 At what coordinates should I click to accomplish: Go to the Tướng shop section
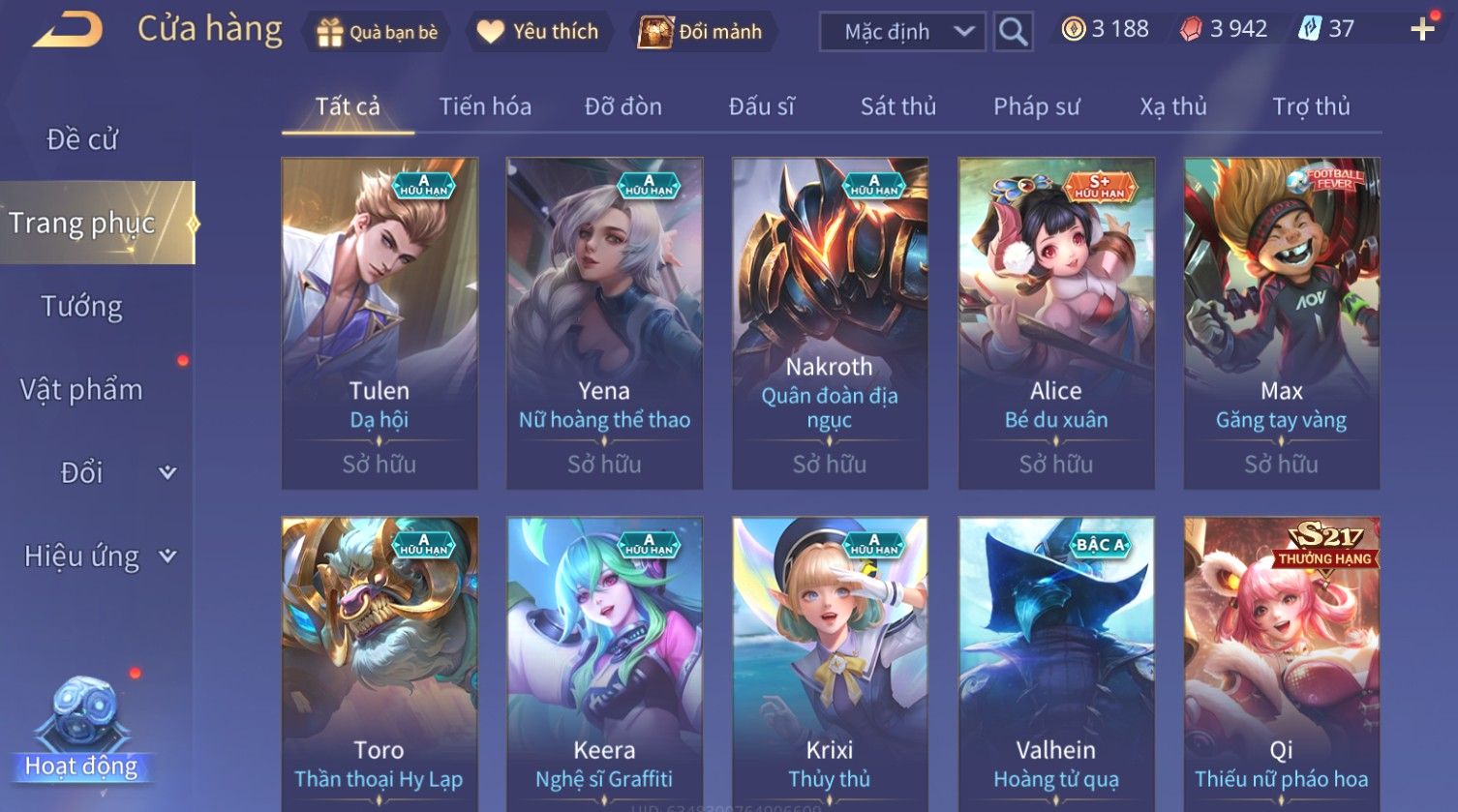tap(82, 307)
